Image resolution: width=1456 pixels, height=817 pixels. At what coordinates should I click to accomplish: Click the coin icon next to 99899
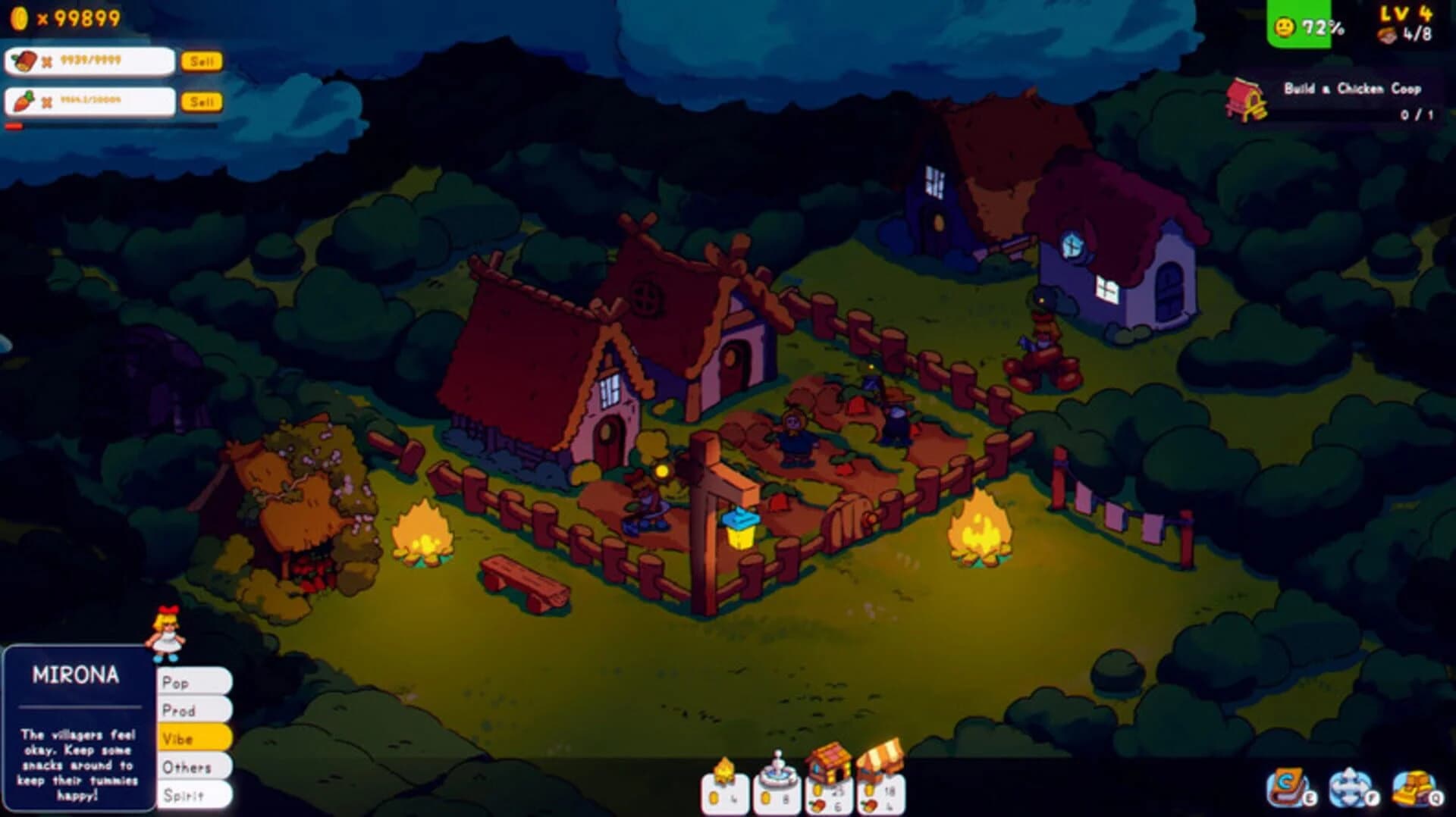click(20, 17)
